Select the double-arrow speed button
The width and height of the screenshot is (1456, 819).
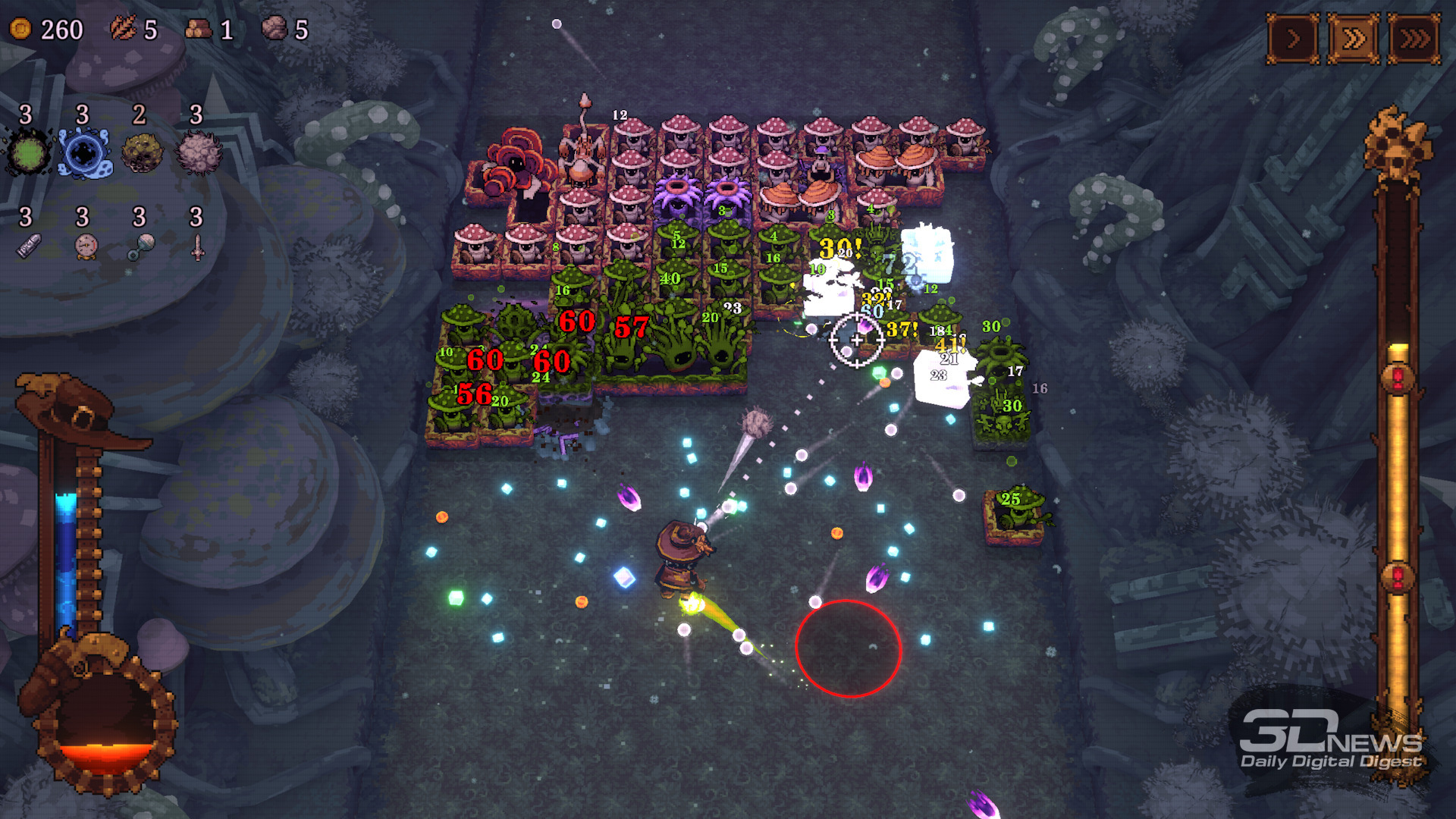pos(1354,38)
